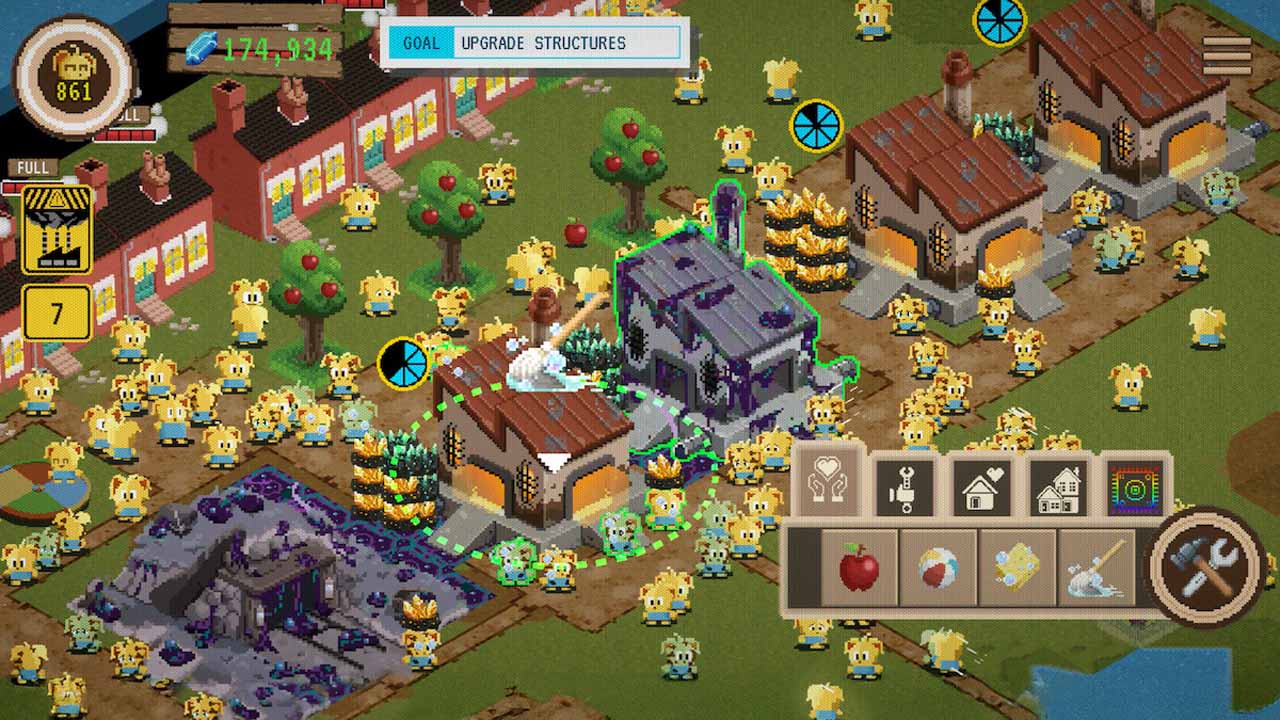1280x720 pixels.
Task: Click the yellow number 7 badge
Action: tap(57, 314)
